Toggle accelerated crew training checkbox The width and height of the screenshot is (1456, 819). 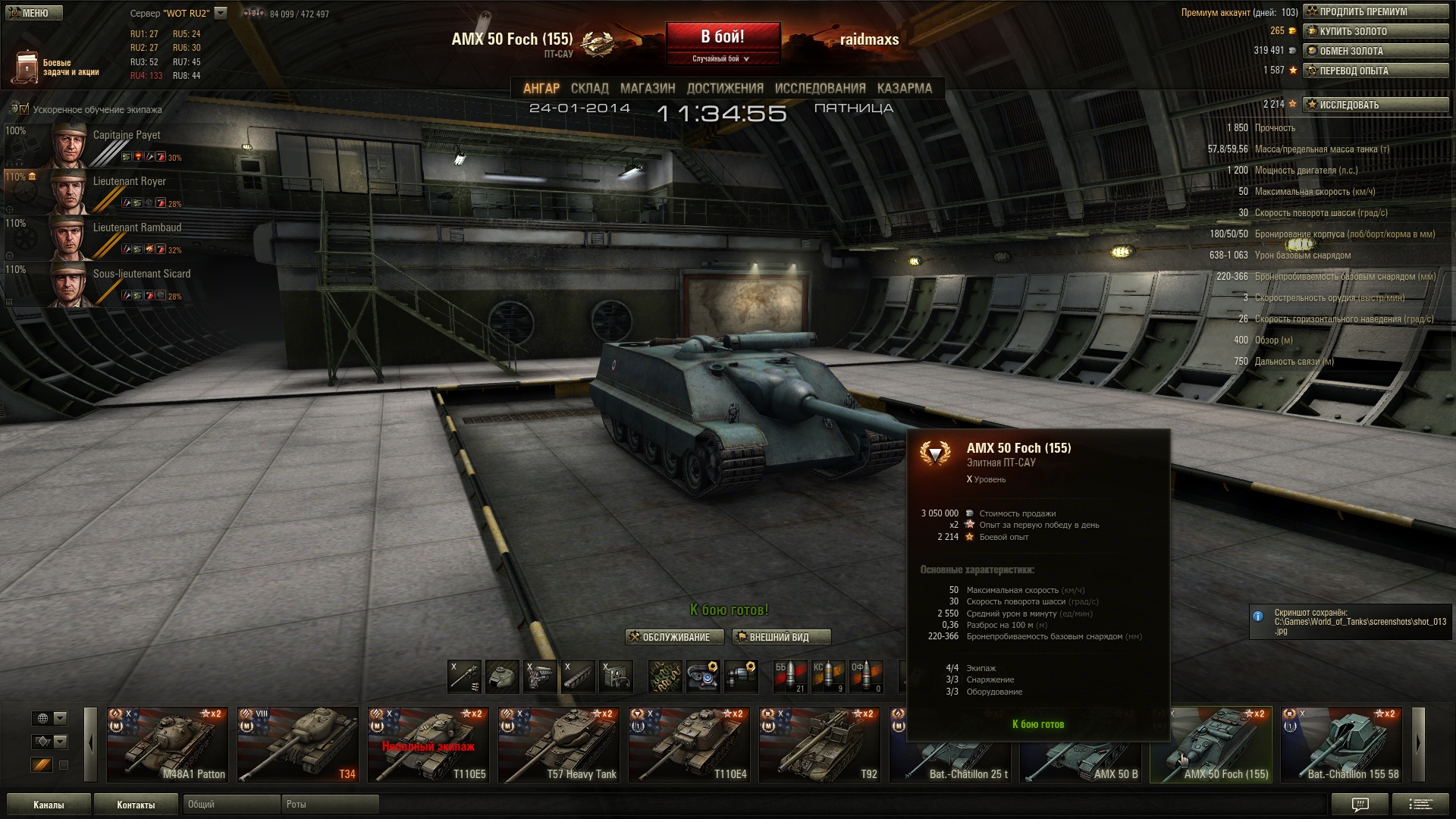tap(24, 109)
